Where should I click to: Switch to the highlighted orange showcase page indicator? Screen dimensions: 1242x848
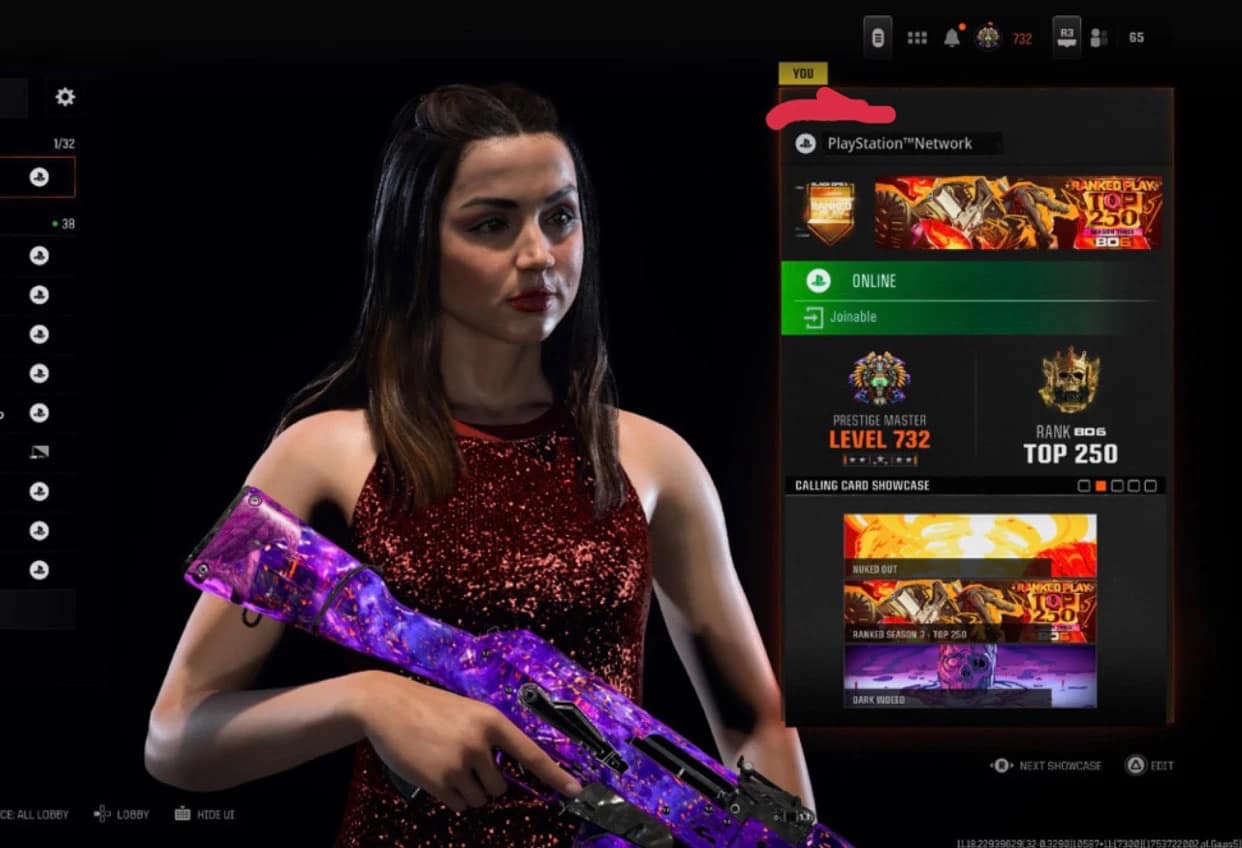[1101, 486]
